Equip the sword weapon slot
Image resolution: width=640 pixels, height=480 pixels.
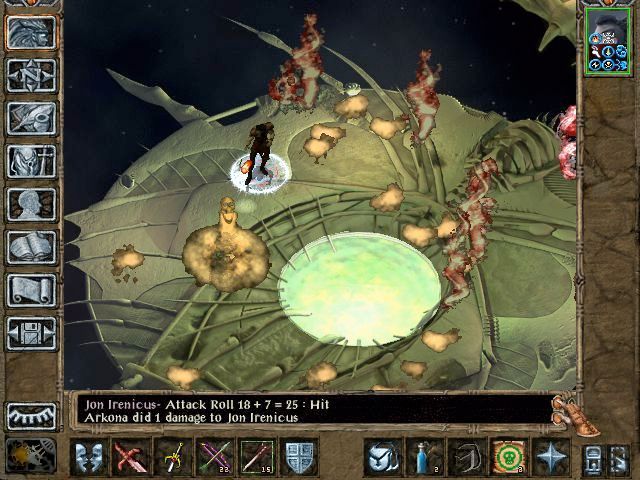(172, 457)
